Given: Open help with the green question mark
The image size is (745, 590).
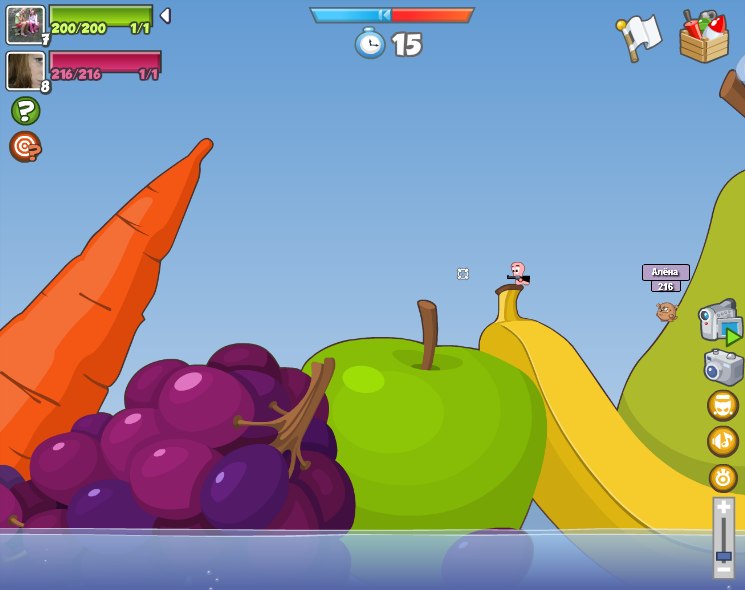Looking at the screenshot, I should pyautogui.click(x=25, y=110).
